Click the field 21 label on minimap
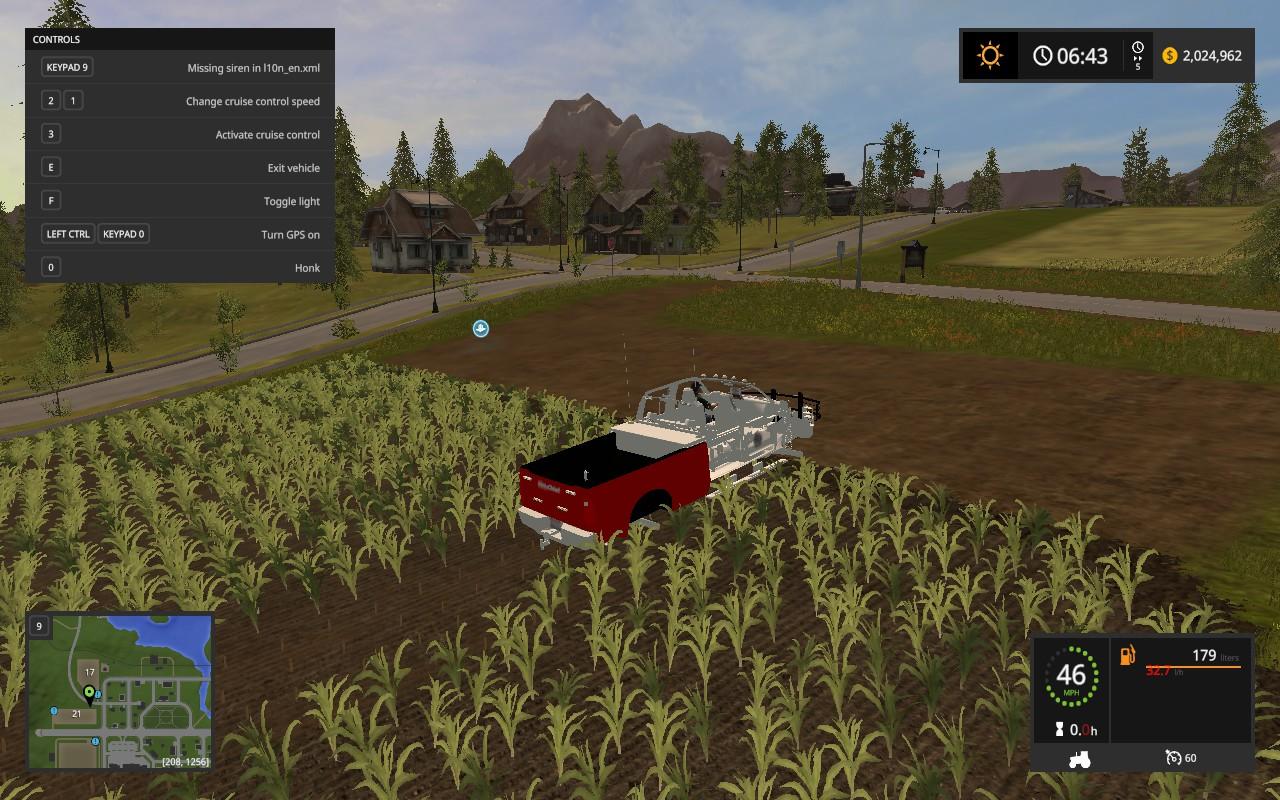Viewport: 1280px width, 800px height. click(x=75, y=713)
